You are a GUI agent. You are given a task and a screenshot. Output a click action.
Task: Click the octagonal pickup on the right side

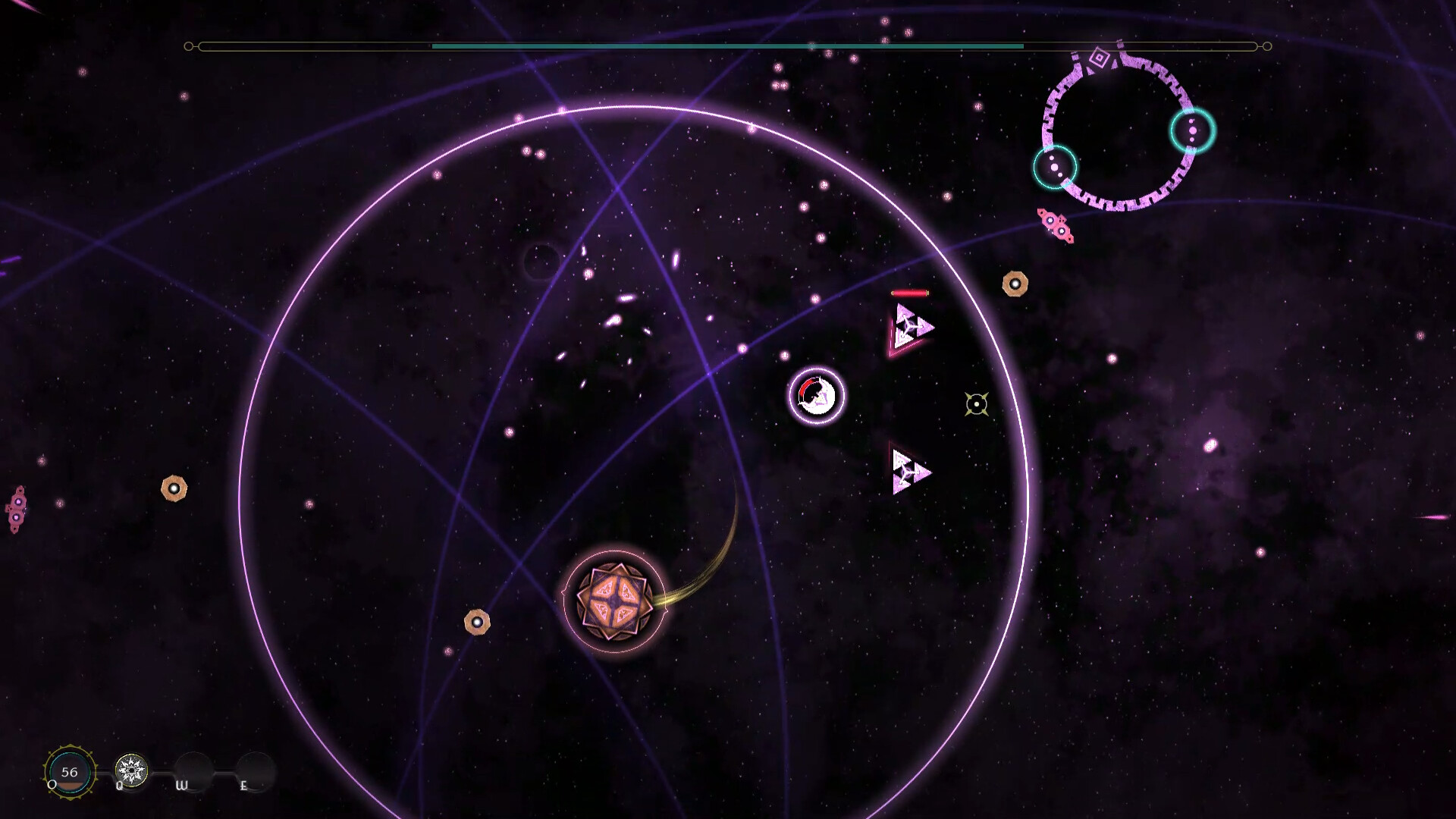pyautogui.click(x=1015, y=283)
